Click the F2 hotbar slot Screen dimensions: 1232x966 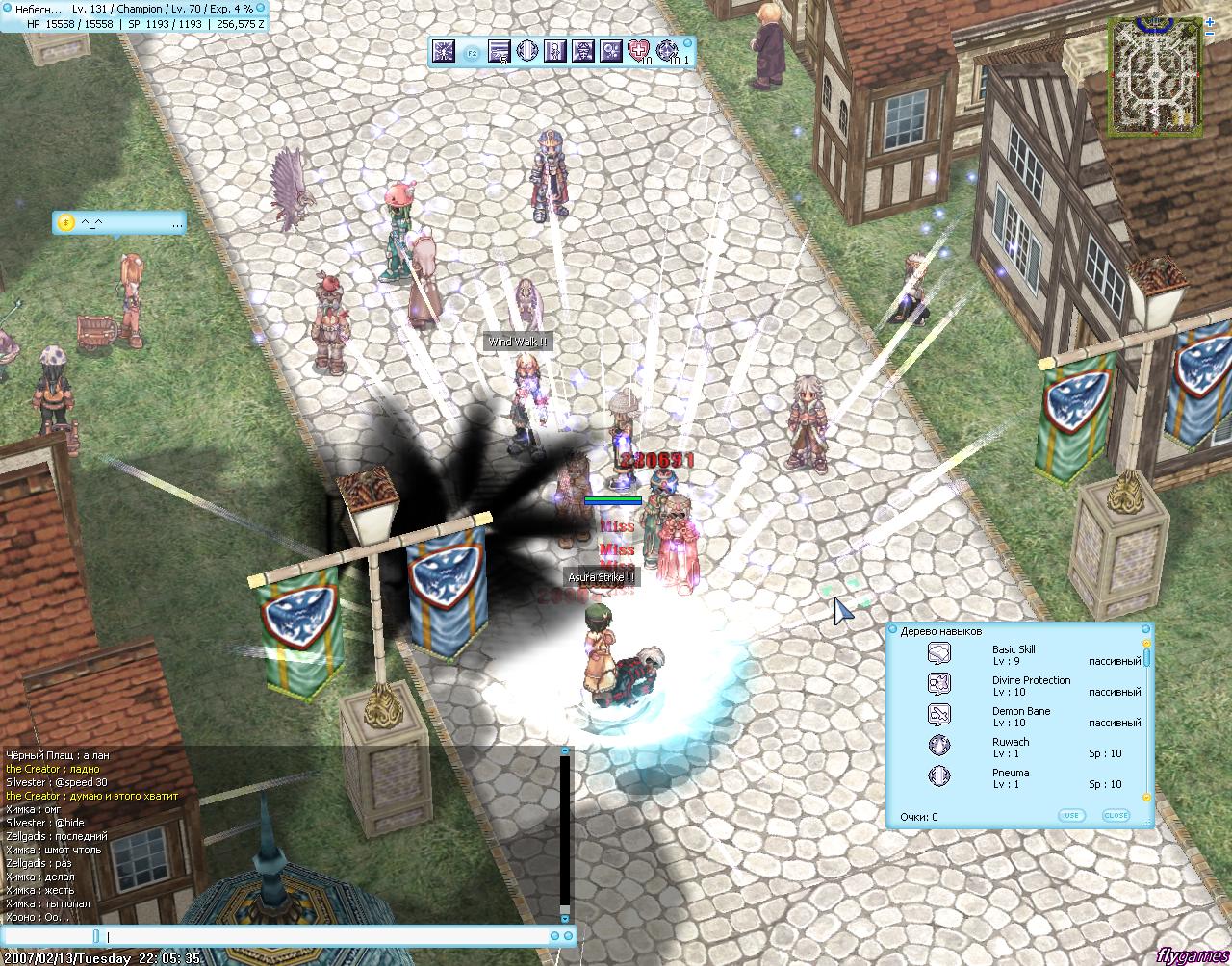pyautogui.click(x=472, y=53)
